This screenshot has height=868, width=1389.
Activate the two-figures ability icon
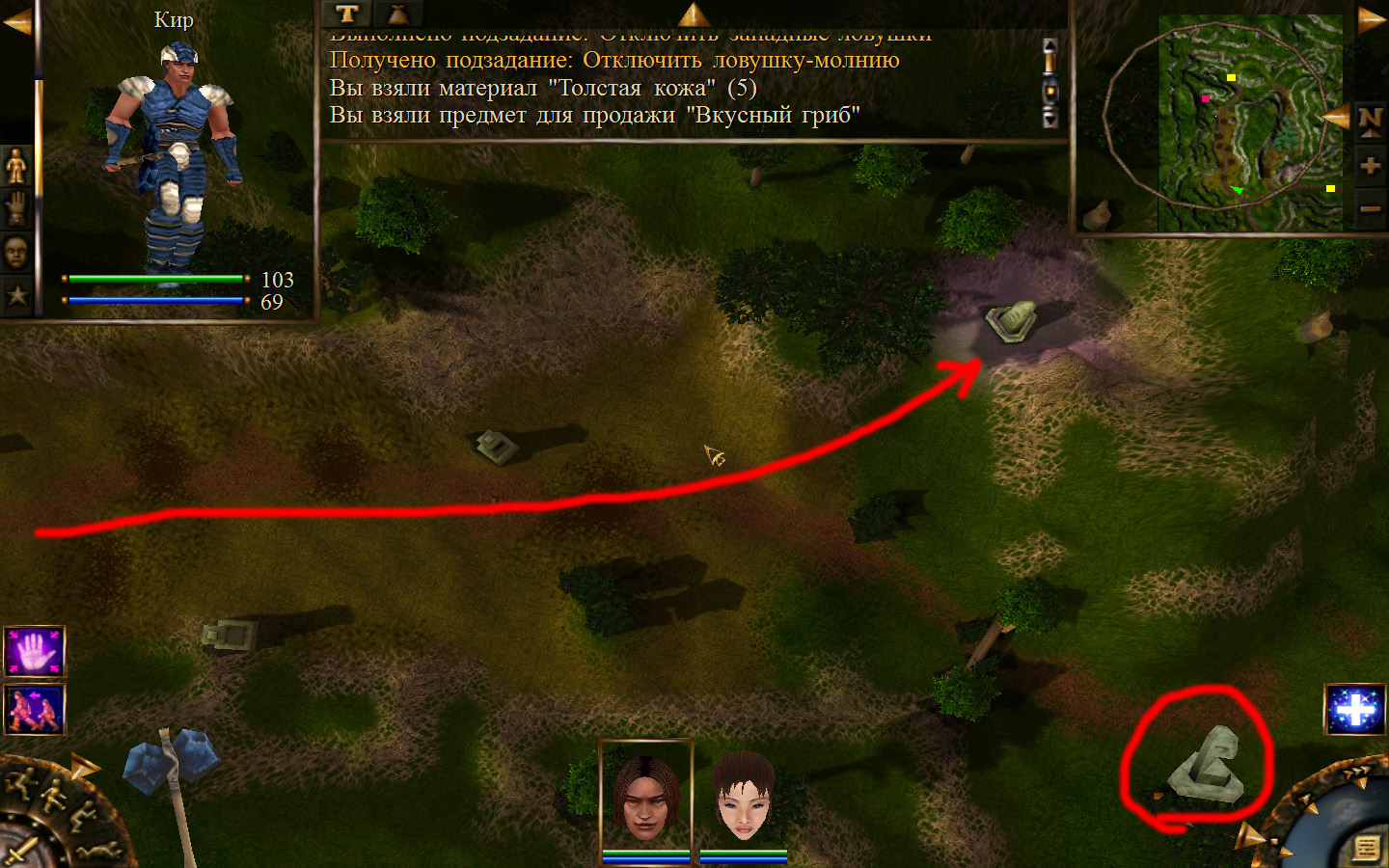35,709
